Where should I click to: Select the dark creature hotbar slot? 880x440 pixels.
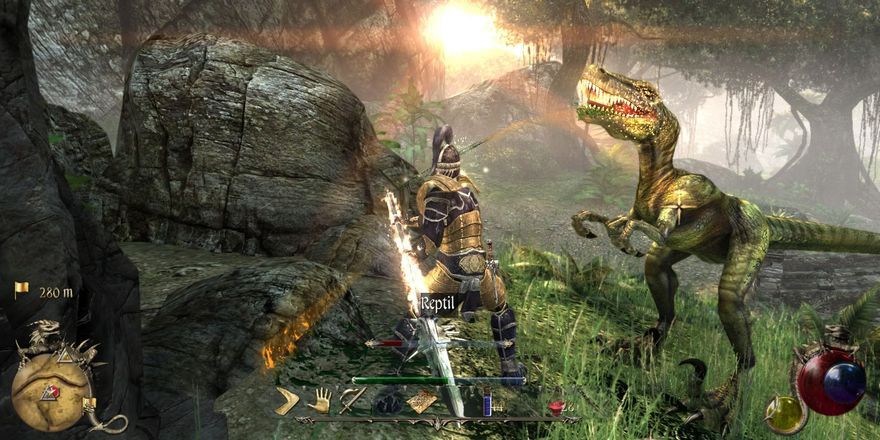coord(387,402)
